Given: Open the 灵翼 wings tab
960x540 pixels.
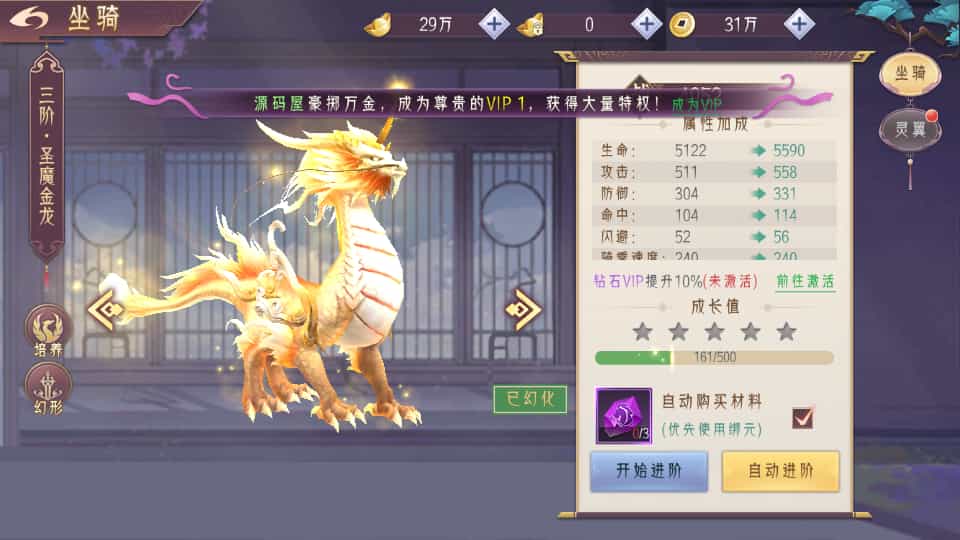Looking at the screenshot, I should click(909, 129).
